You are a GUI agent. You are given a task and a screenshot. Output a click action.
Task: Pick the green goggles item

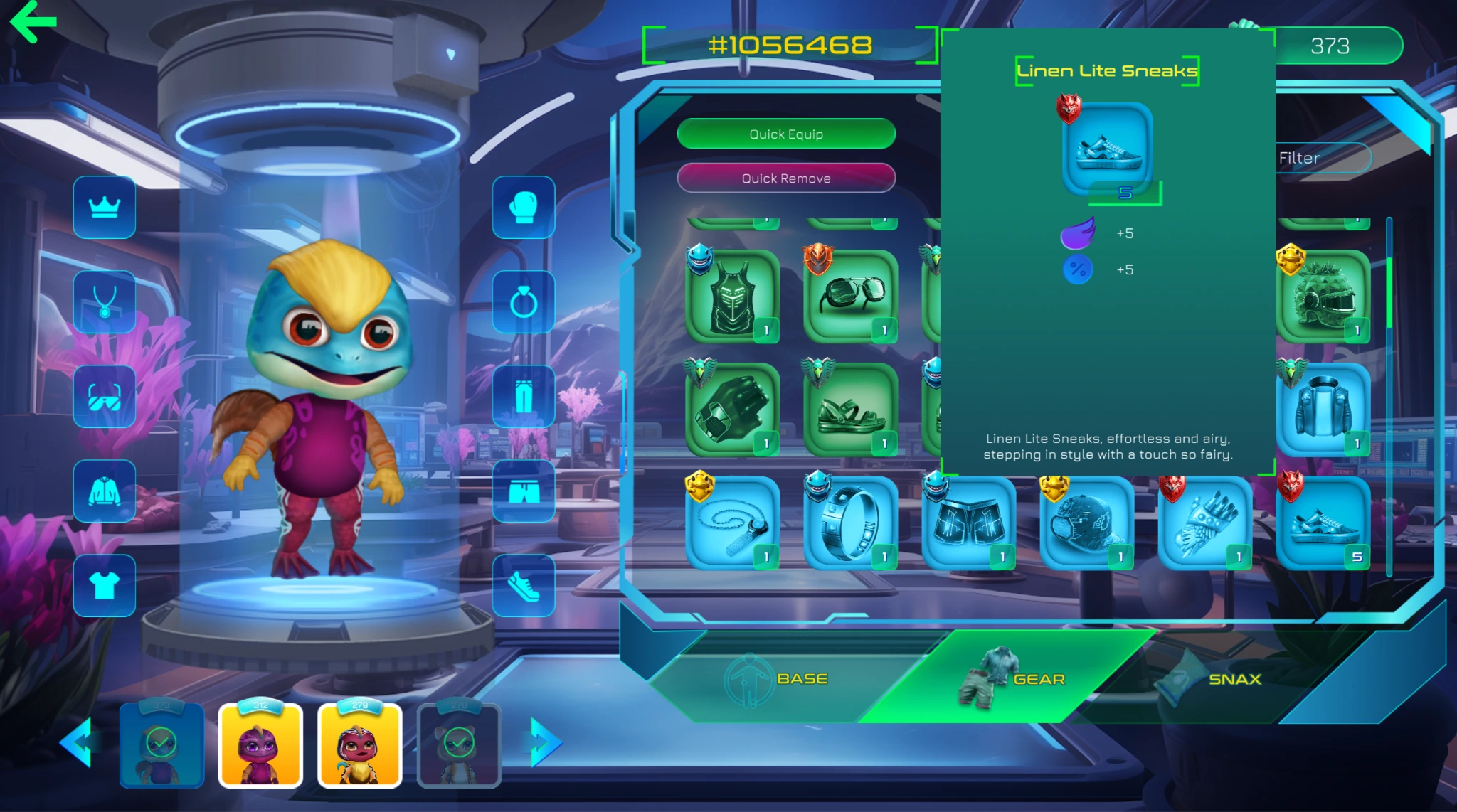click(850, 297)
